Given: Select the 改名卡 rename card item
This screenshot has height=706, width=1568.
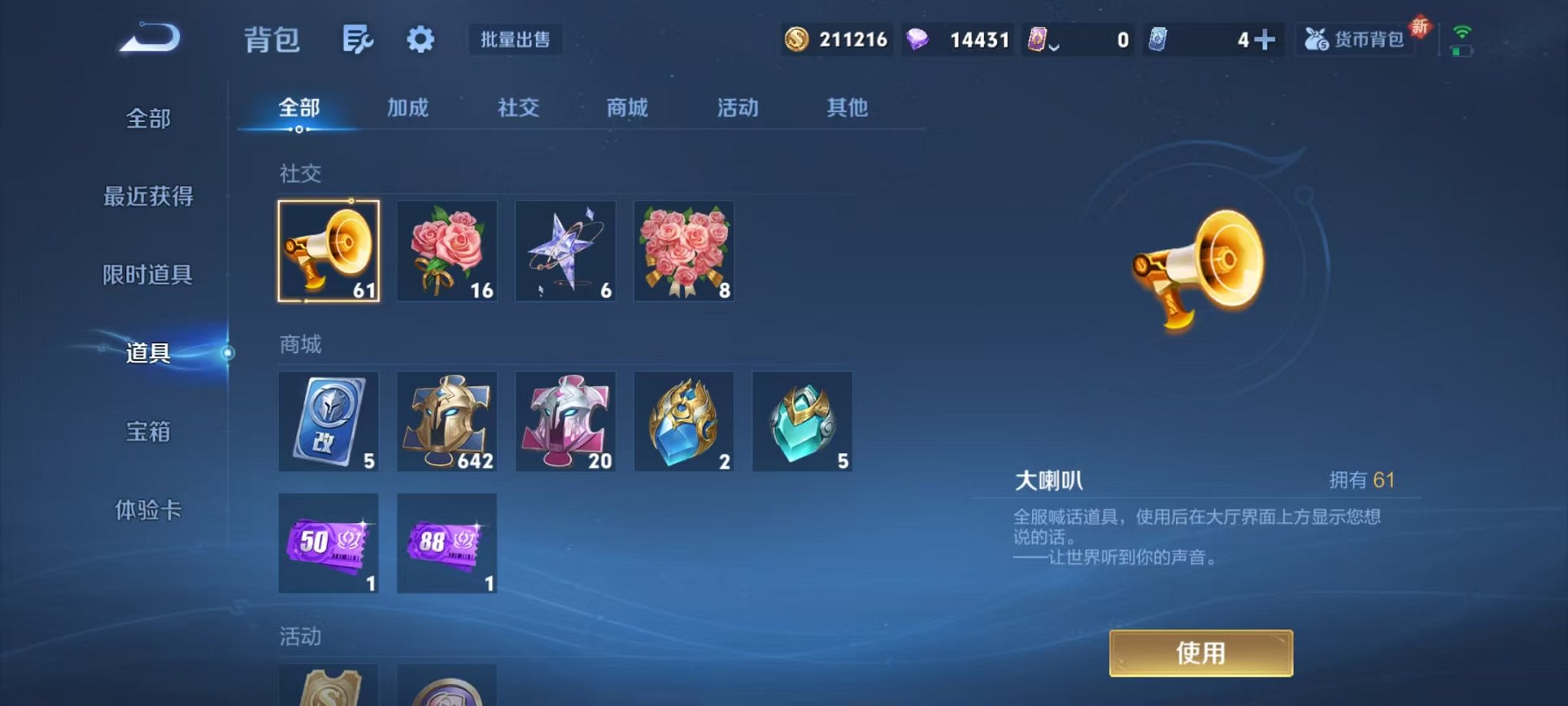Looking at the screenshot, I should tap(328, 421).
